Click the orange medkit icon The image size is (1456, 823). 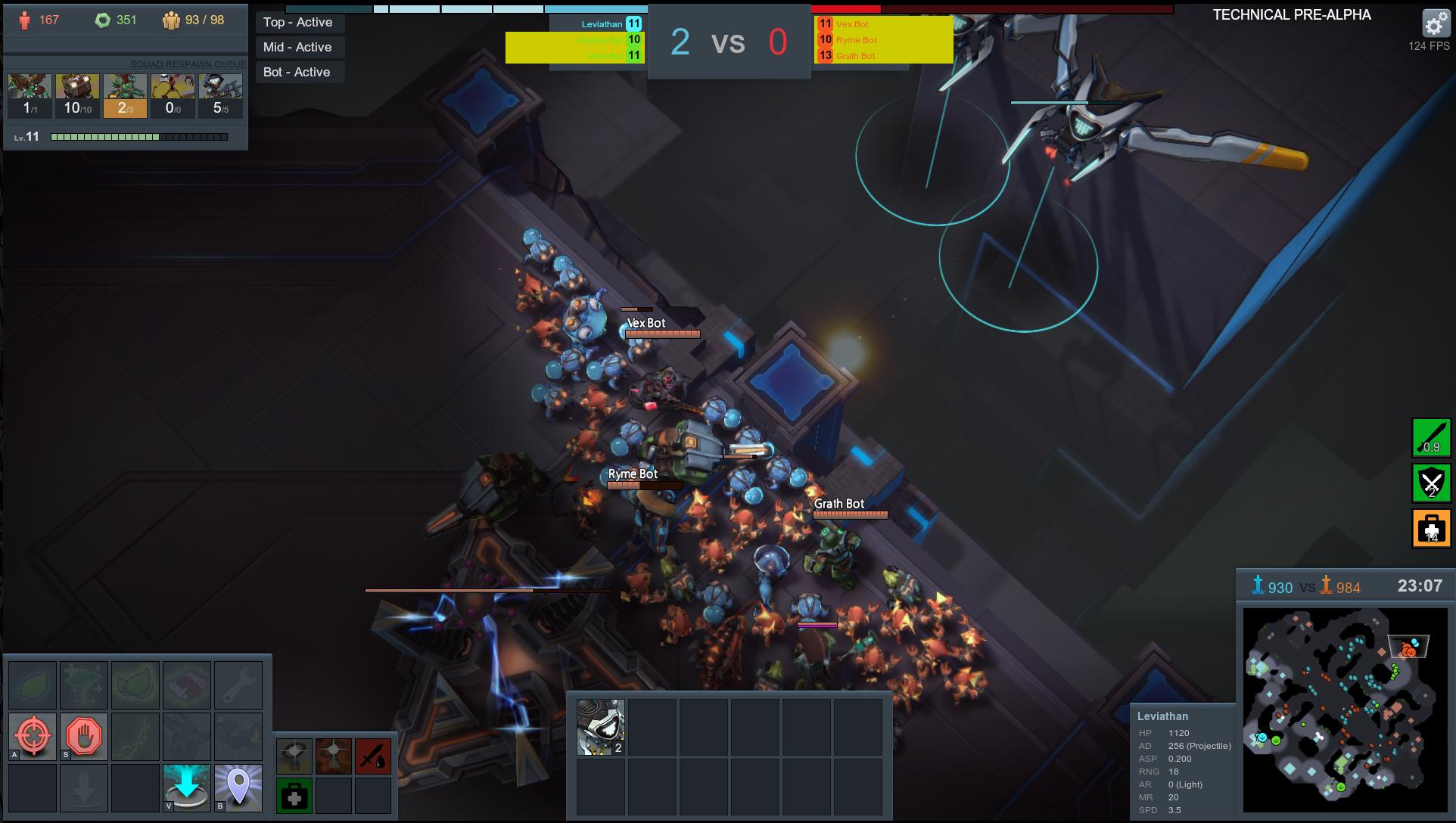pos(1431,528)
